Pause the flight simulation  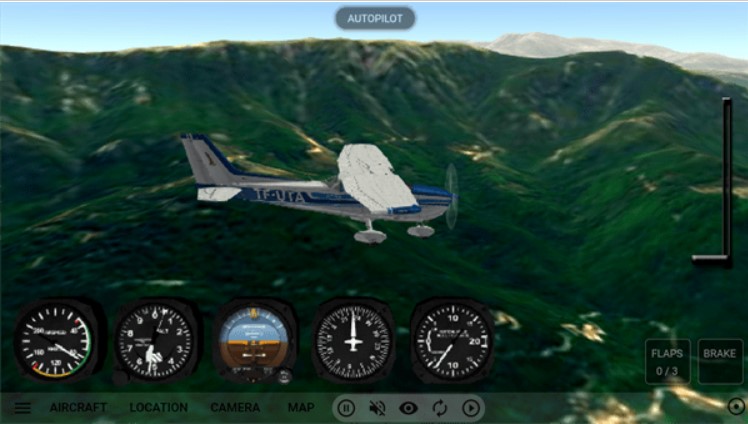346,407
